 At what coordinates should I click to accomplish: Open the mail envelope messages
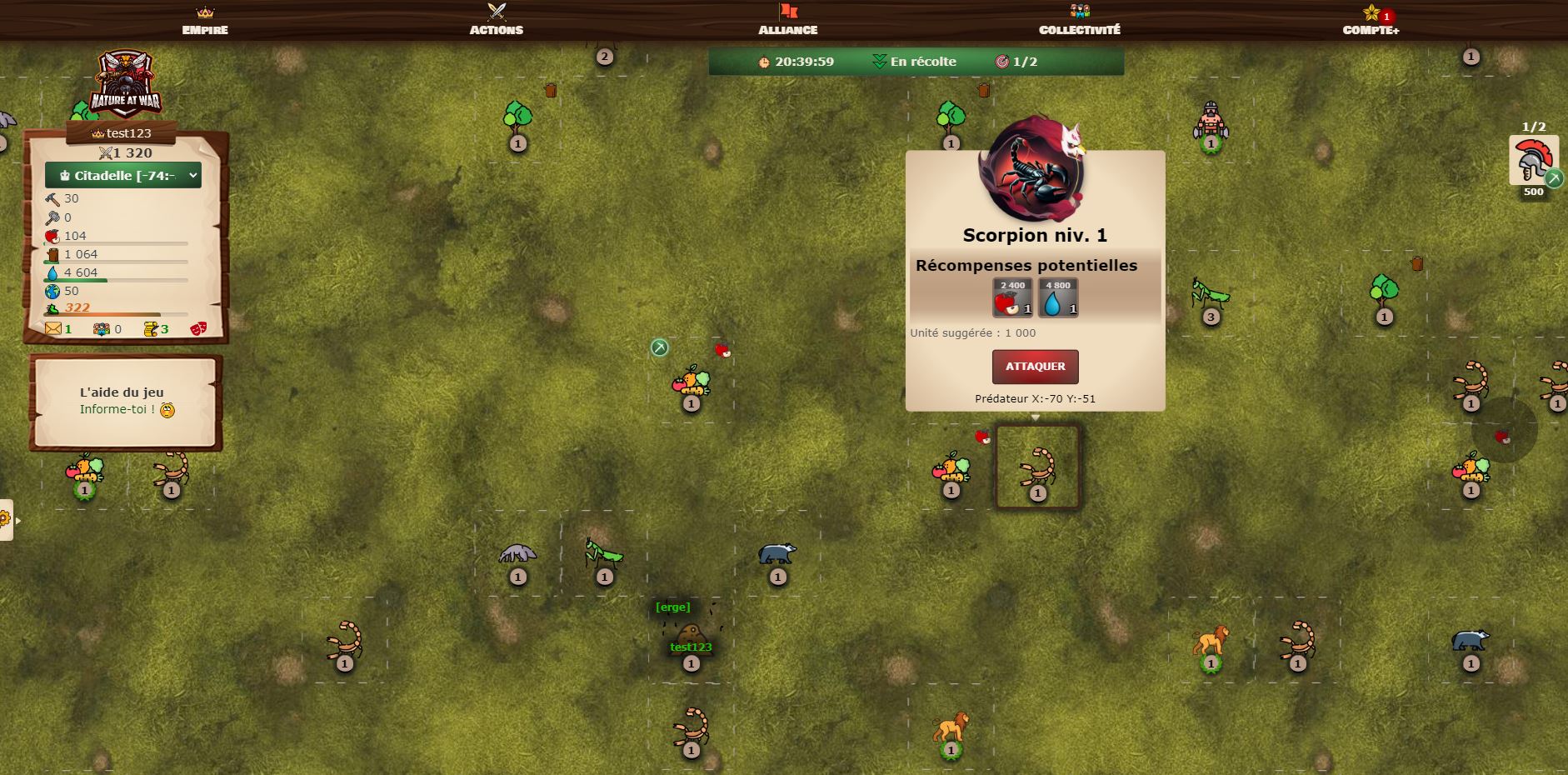click(53, 329)
